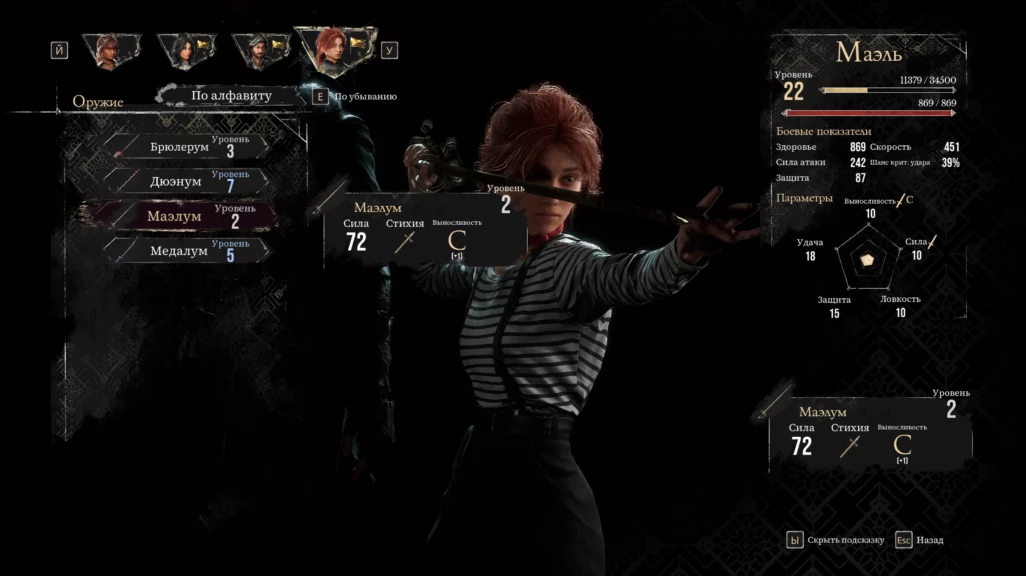The width and height of the screenshot is (1026, 576).
Task: Select the bearded man's character portrait
Action: tap(260, 50)
